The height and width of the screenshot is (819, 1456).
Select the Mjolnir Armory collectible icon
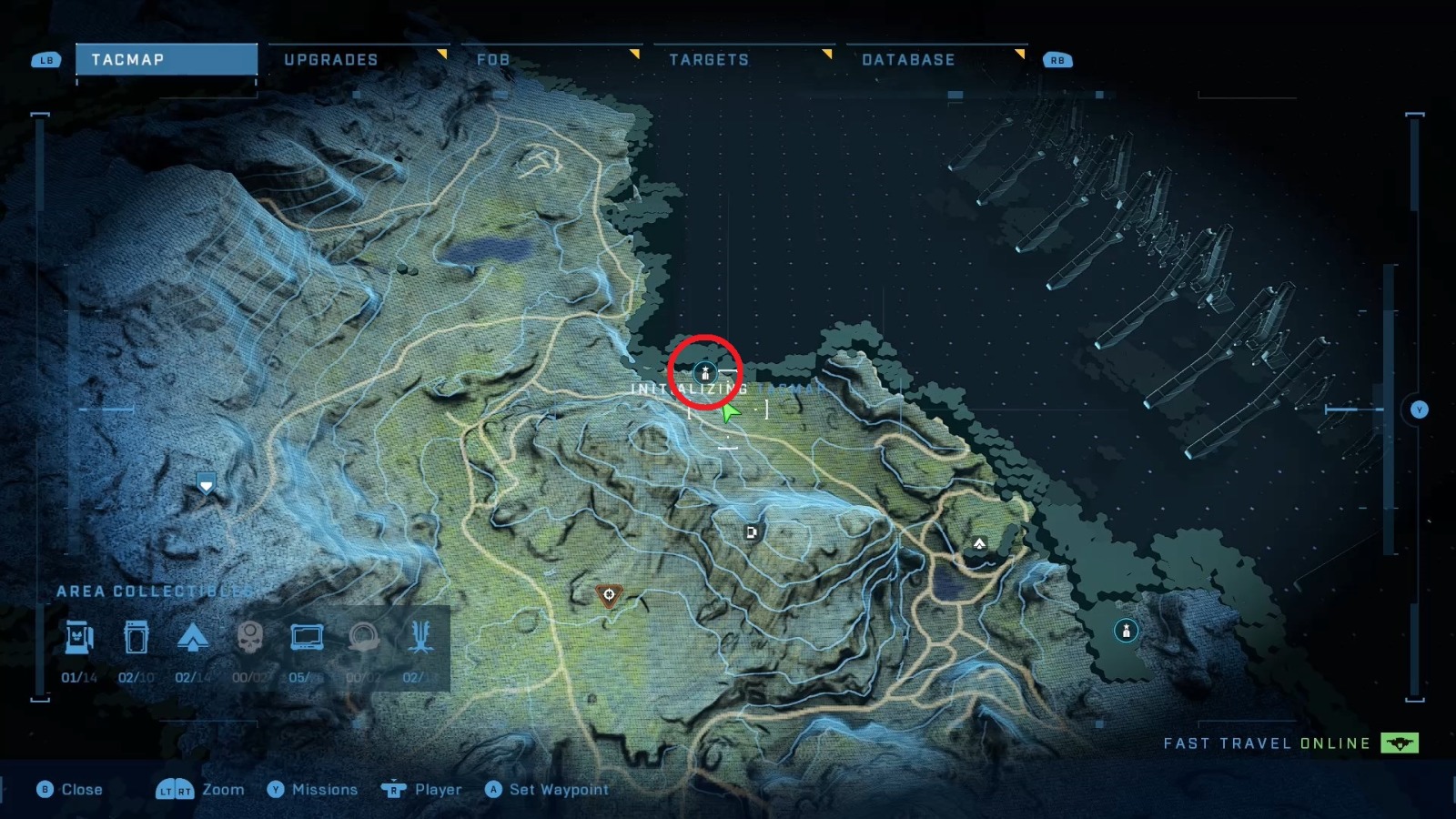pyautogui.click(x=80, y=637)
